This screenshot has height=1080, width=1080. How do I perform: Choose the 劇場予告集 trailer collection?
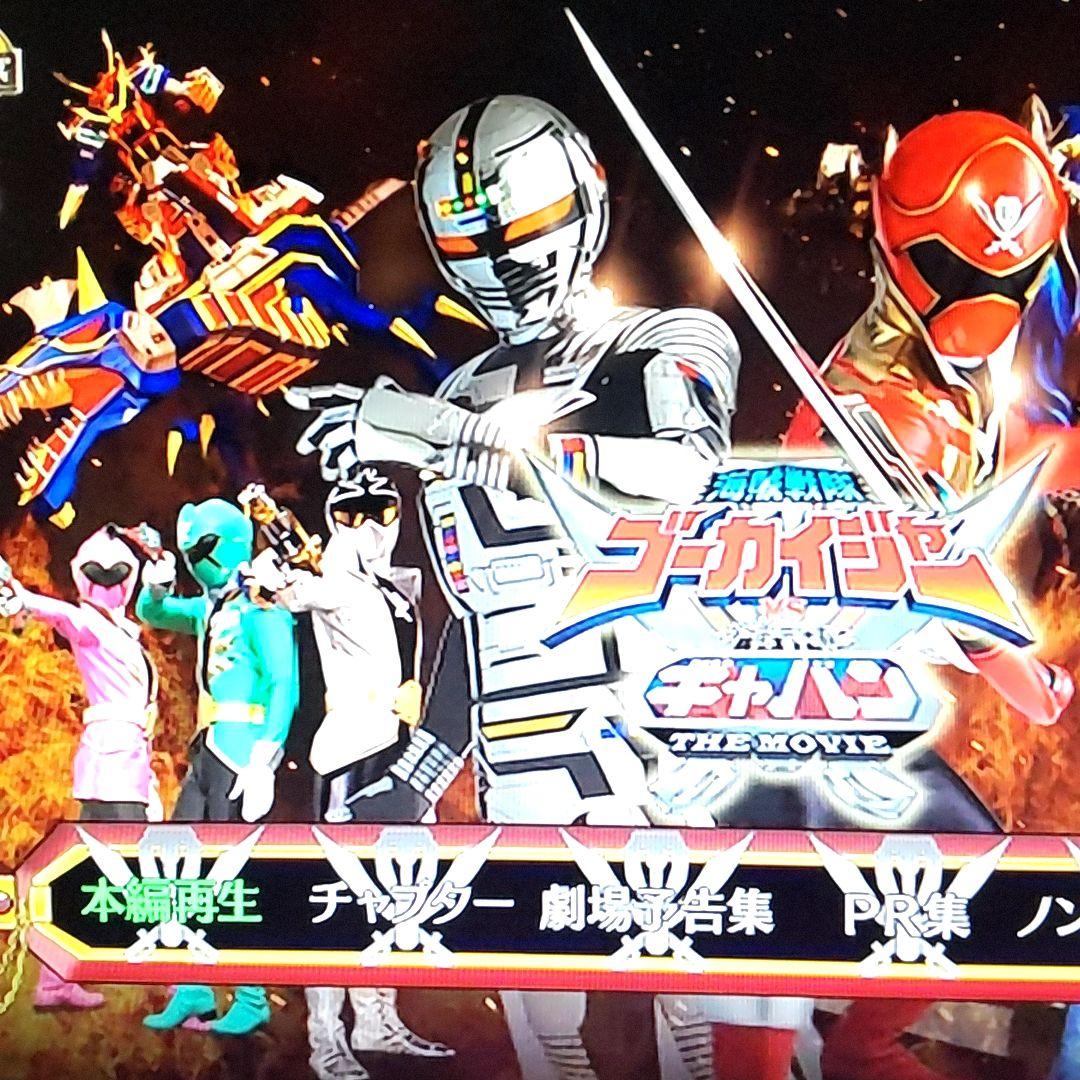pos(656,912)
